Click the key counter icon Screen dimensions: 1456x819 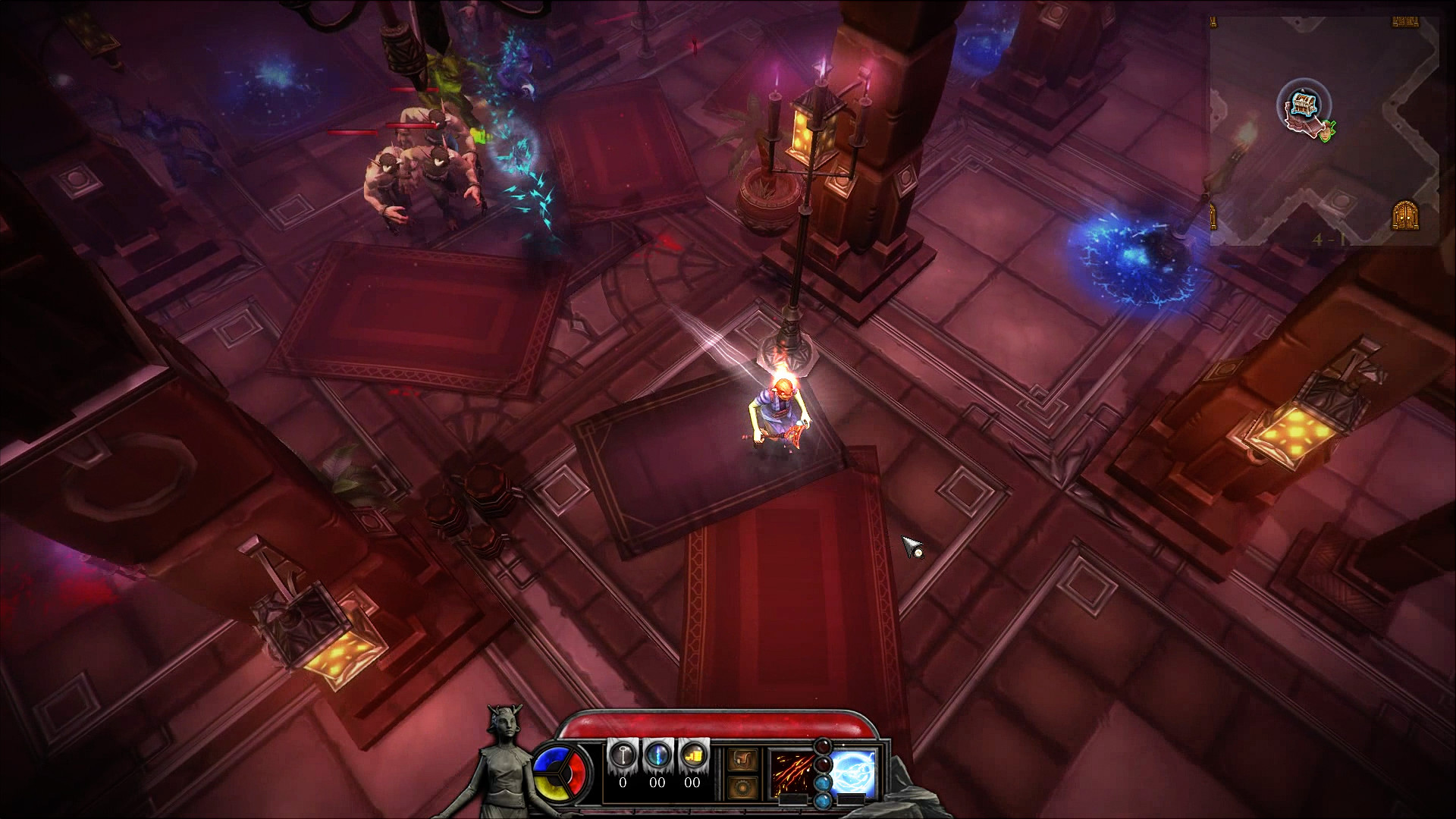coord(623,755)
